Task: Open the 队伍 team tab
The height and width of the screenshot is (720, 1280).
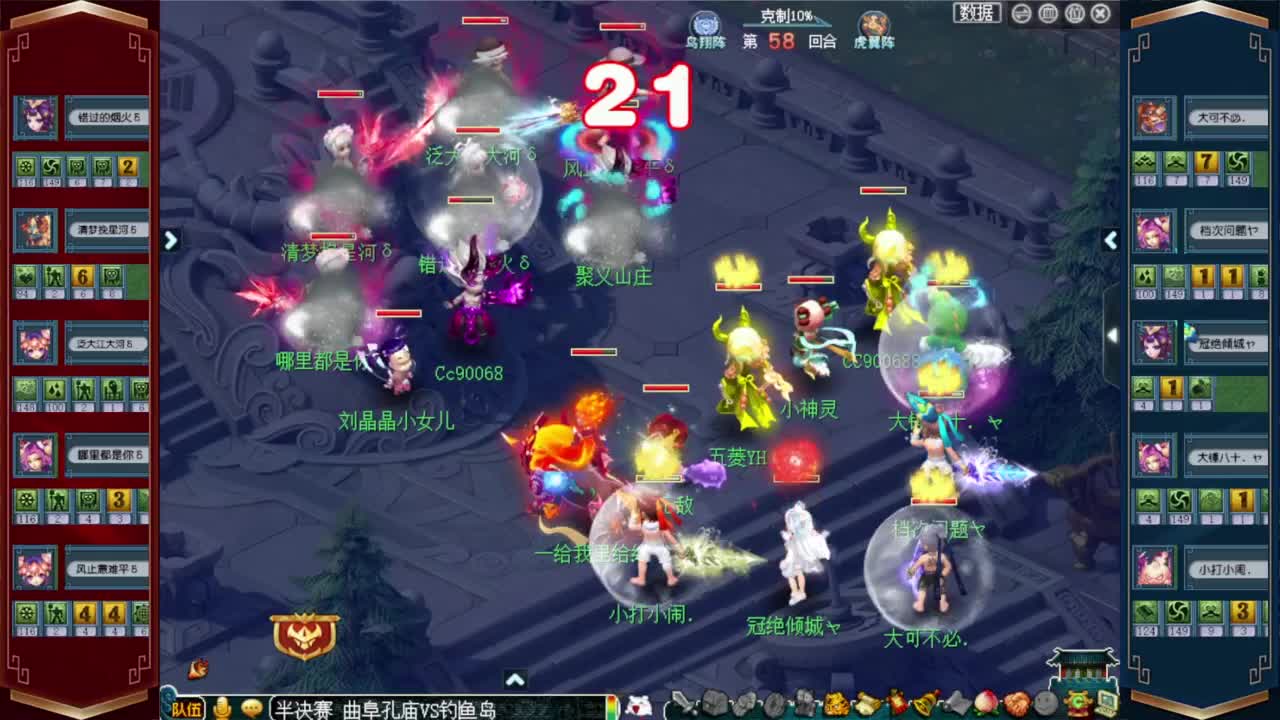Action: click(187, 709)
